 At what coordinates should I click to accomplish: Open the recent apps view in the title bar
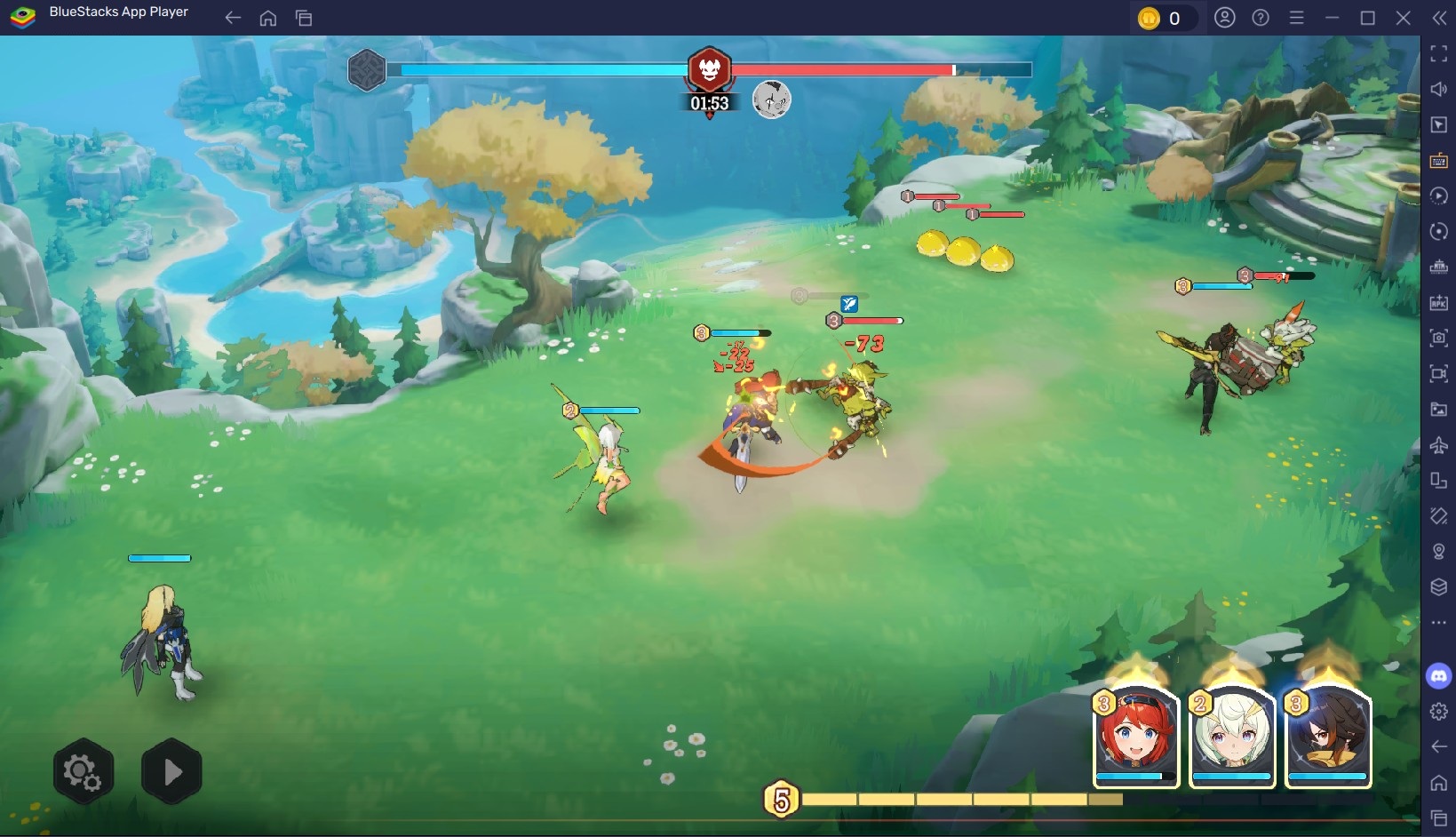(303, 18)
